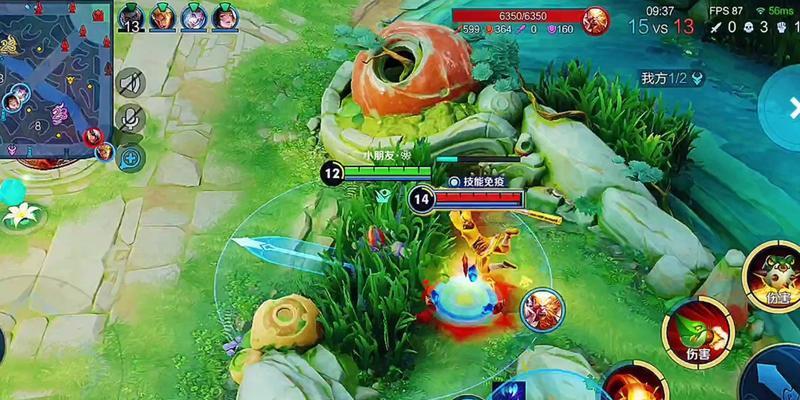Open the quick chat bubble button
The height and width of the screenshot is (400, 800).
pyautogui.click(x=130, y=156)
